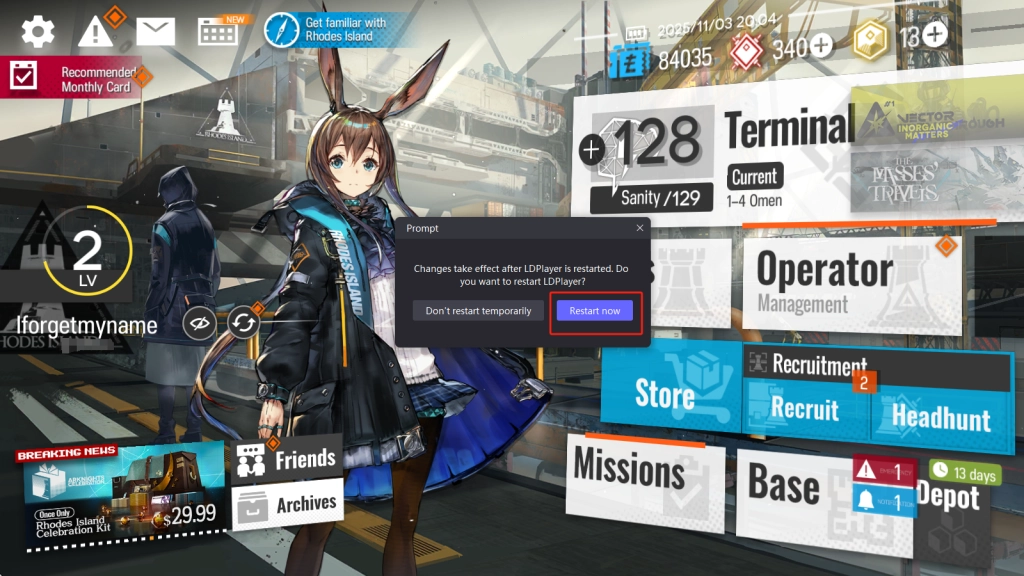Close the Prompt dialog with X
The width and height of the screenshot is (1024, 576).
tap(640, 228)
